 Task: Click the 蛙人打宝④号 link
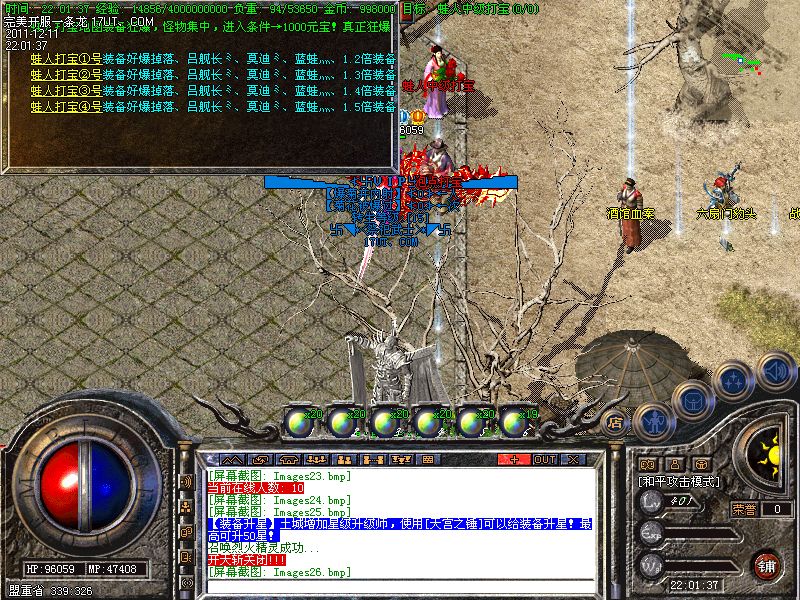66,106
